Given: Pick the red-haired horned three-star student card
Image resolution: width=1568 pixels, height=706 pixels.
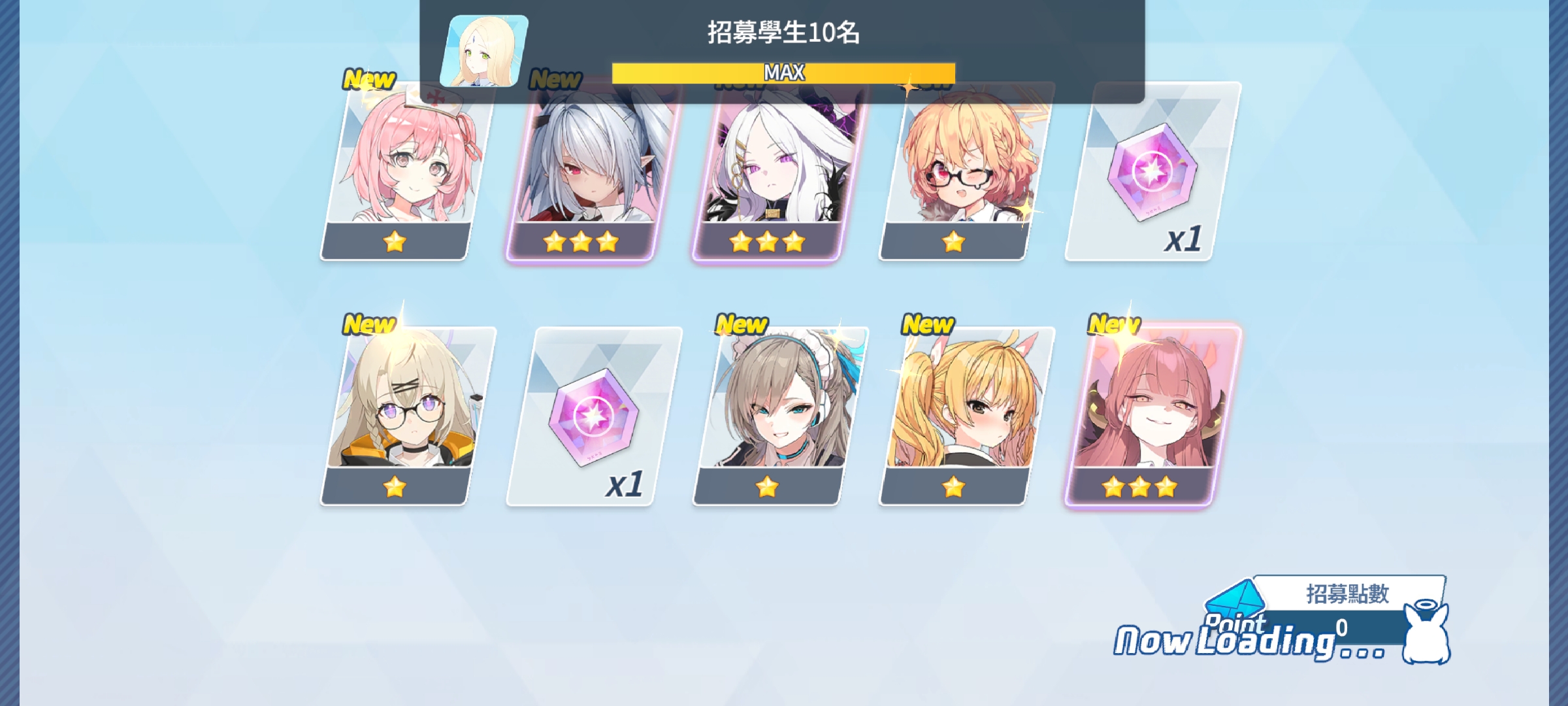Looking at the screenshot, I should [x=1150, y=416].
